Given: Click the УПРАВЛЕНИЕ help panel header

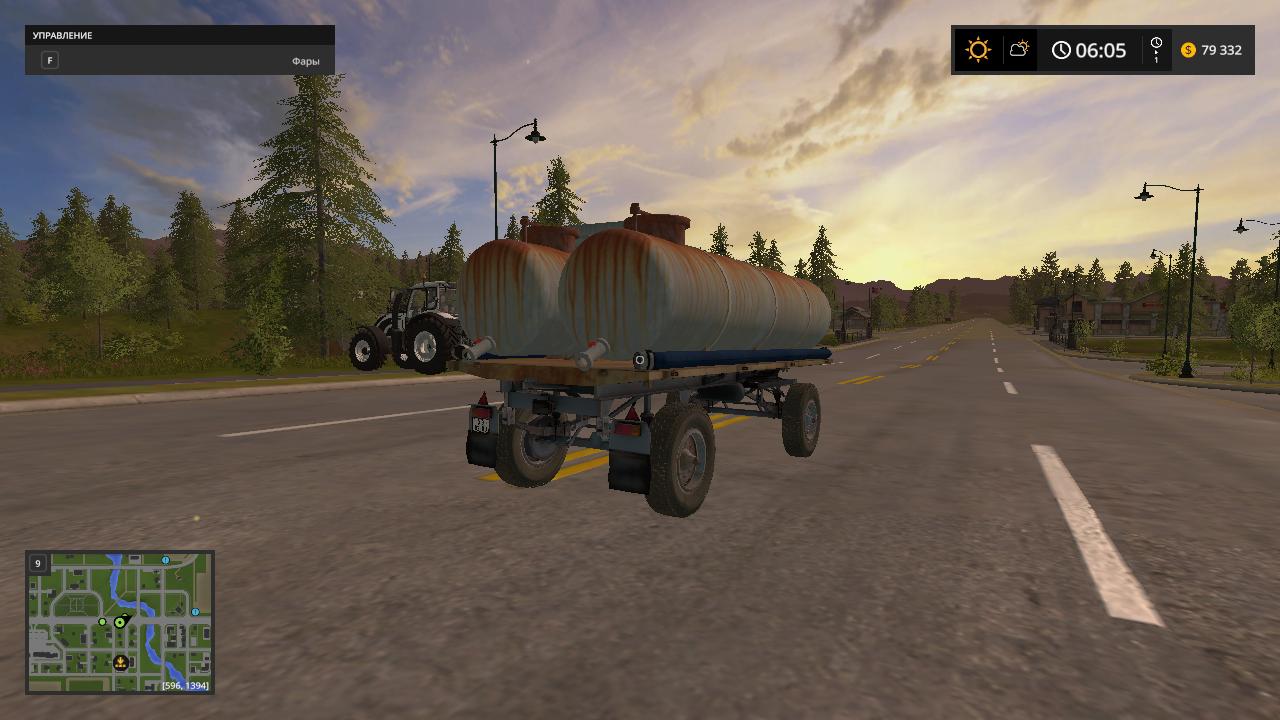Looking at the screenshot, I should pyautogui.click(x=180, y=36).
